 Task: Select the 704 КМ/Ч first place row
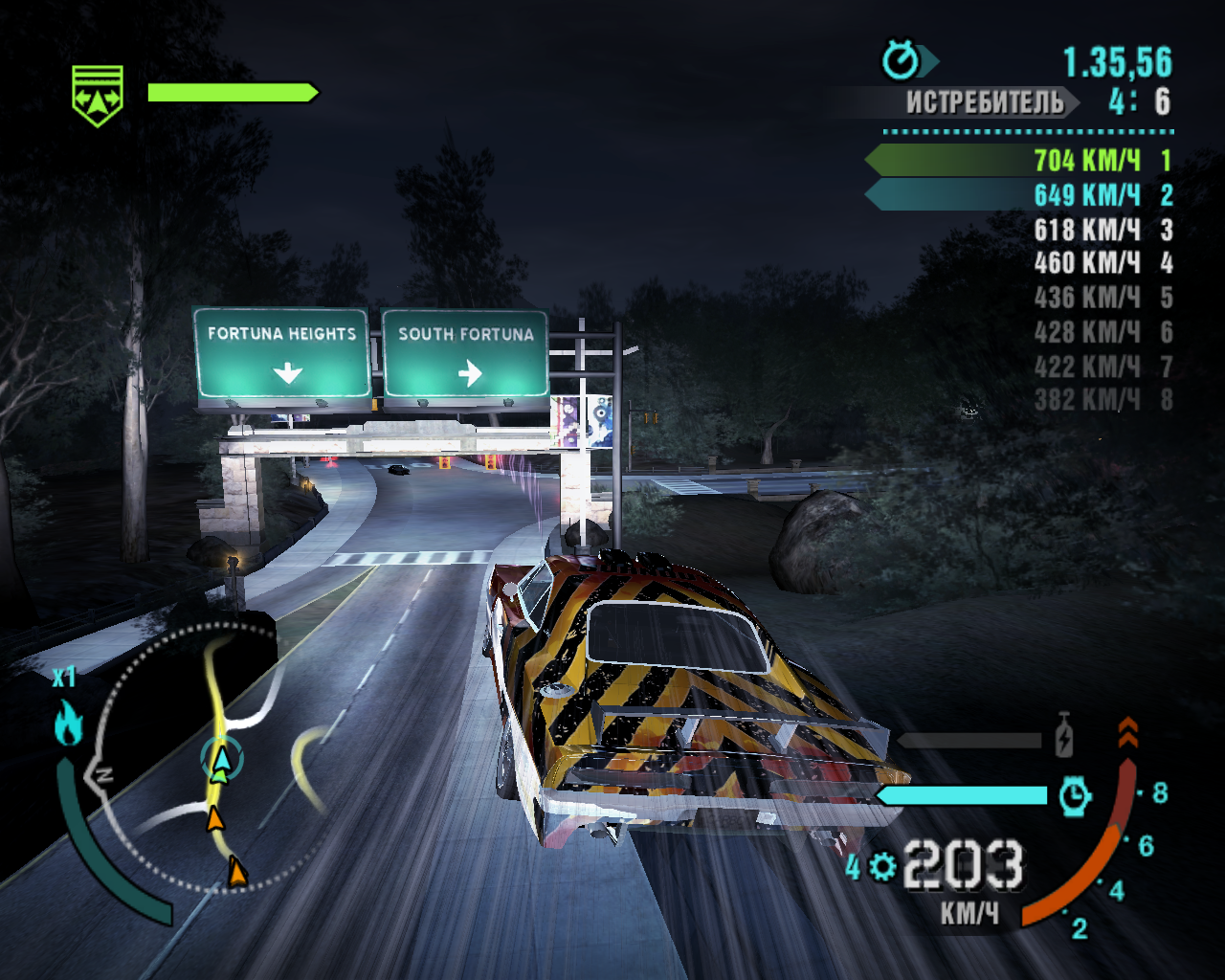click(x=1020, y=160)
